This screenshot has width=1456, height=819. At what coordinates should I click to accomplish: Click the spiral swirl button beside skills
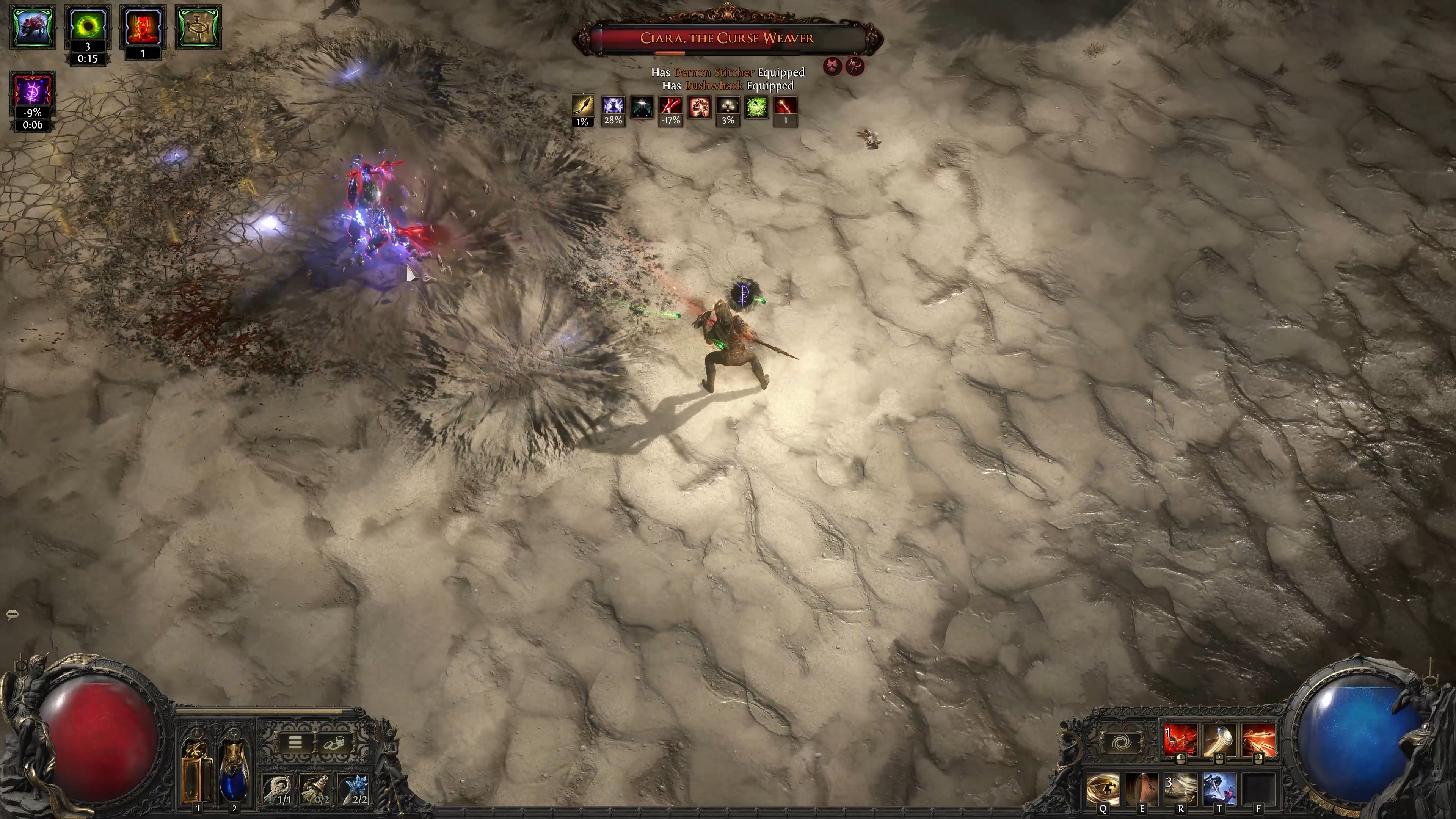(x=1122, y=742)
